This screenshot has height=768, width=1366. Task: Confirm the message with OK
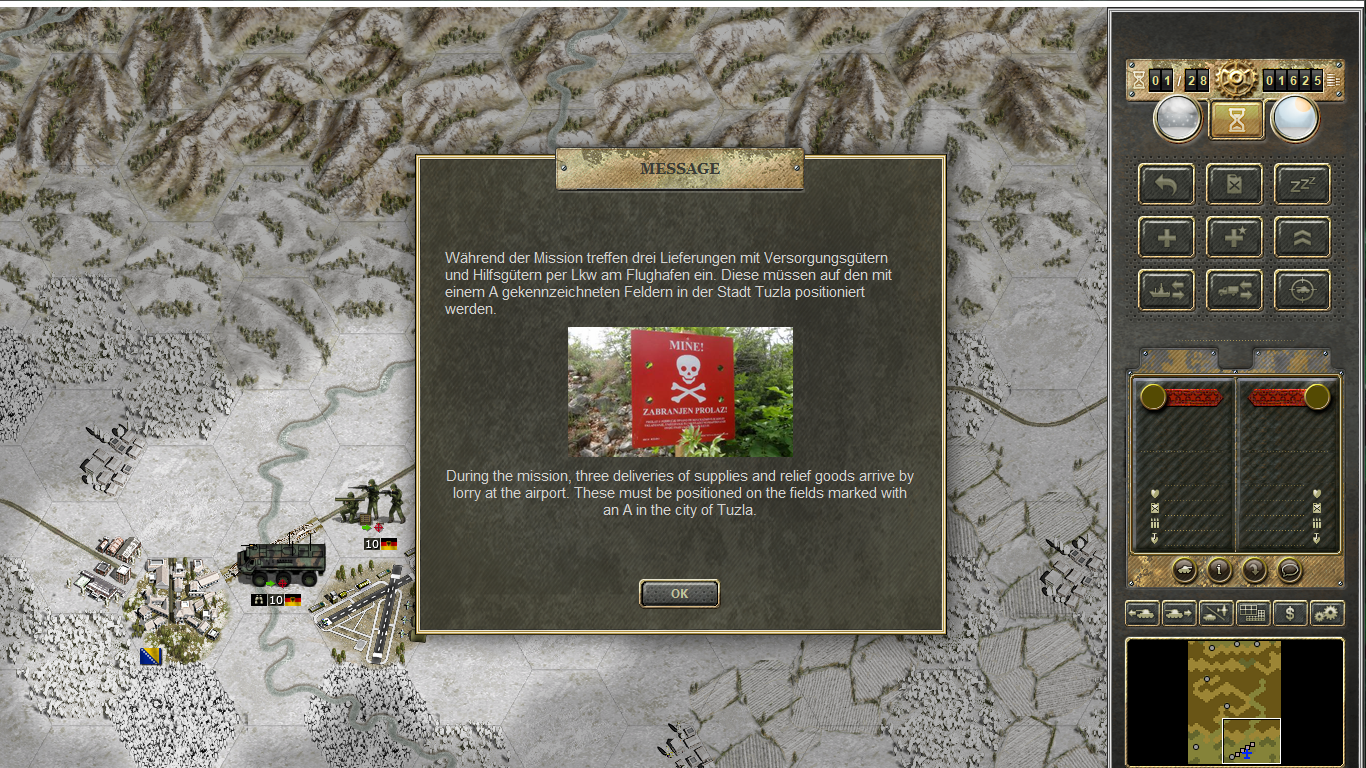679,593
